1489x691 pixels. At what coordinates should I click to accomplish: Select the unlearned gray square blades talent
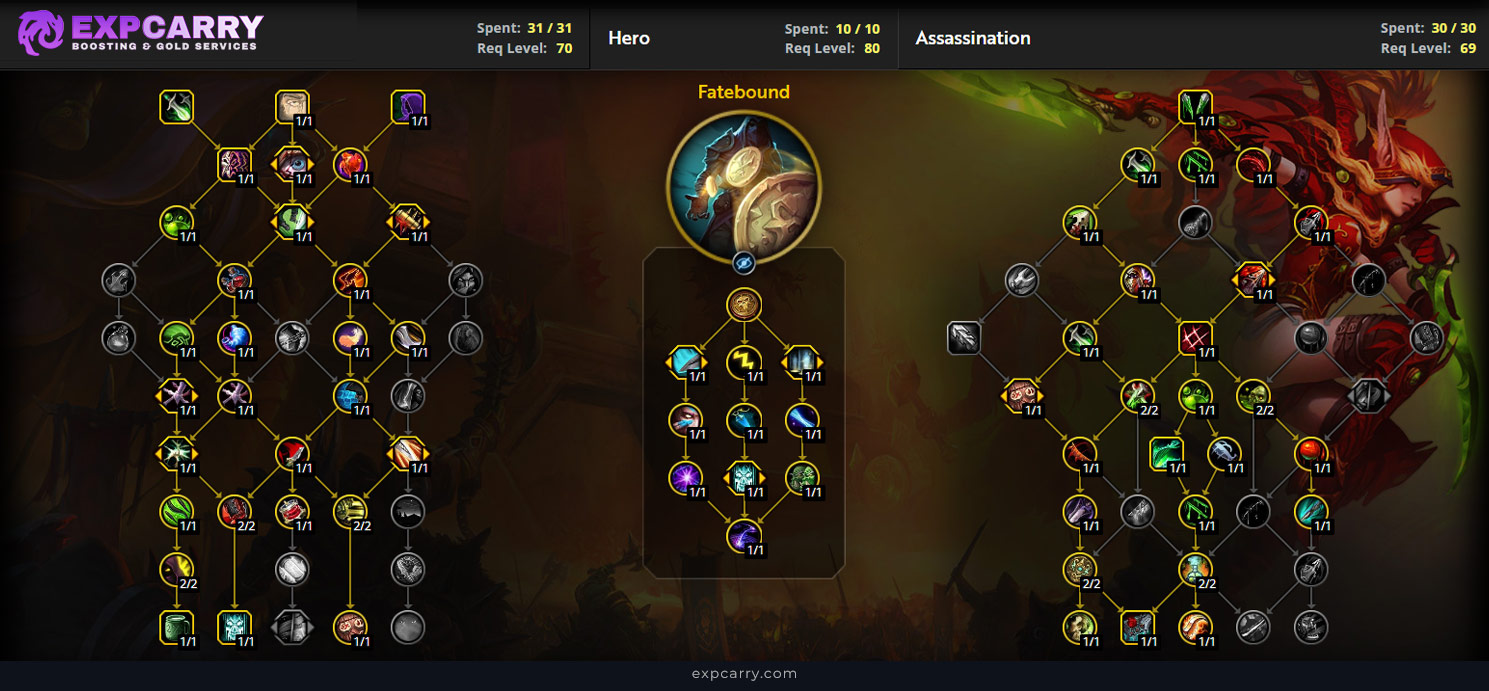click(964, 338)
